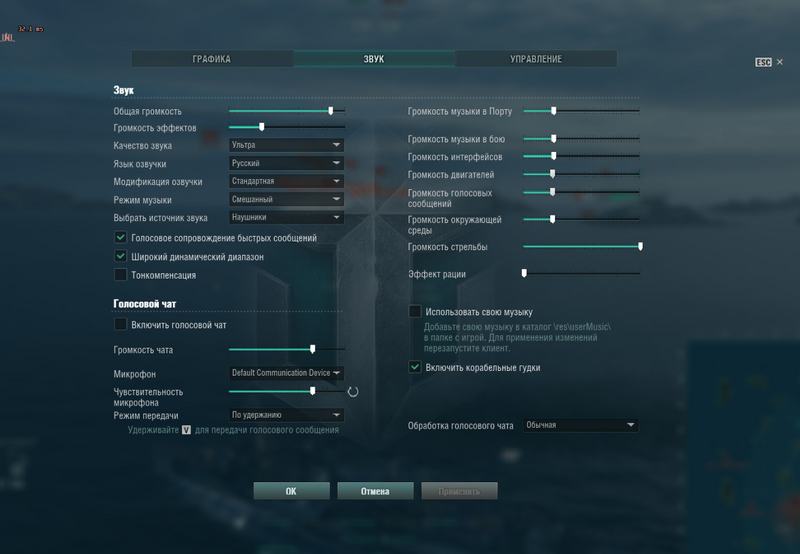Viewport: 800px width, 554px height.
Task: Enable the Тонкомпенсация checkbox
Action: [x=121, y=275]
